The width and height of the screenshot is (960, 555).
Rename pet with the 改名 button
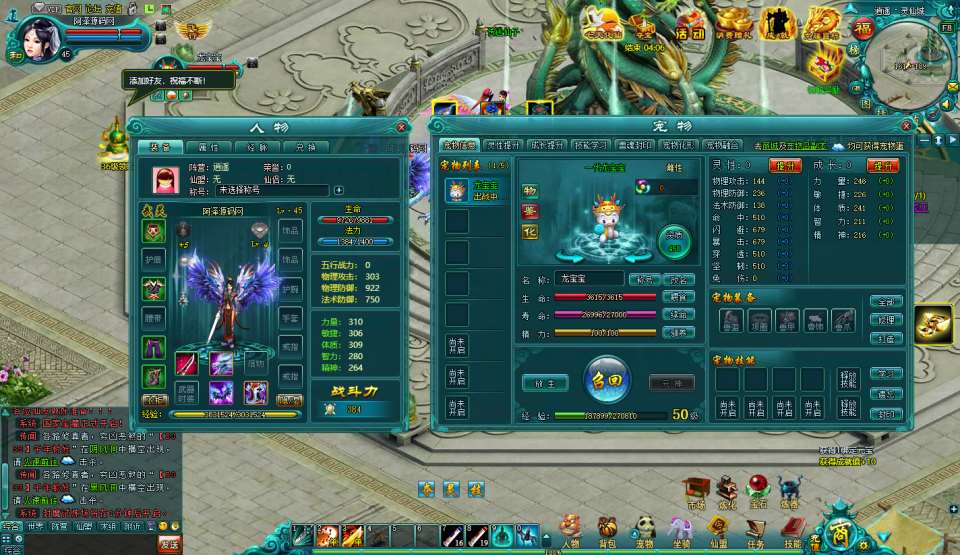tap(680, 279)
